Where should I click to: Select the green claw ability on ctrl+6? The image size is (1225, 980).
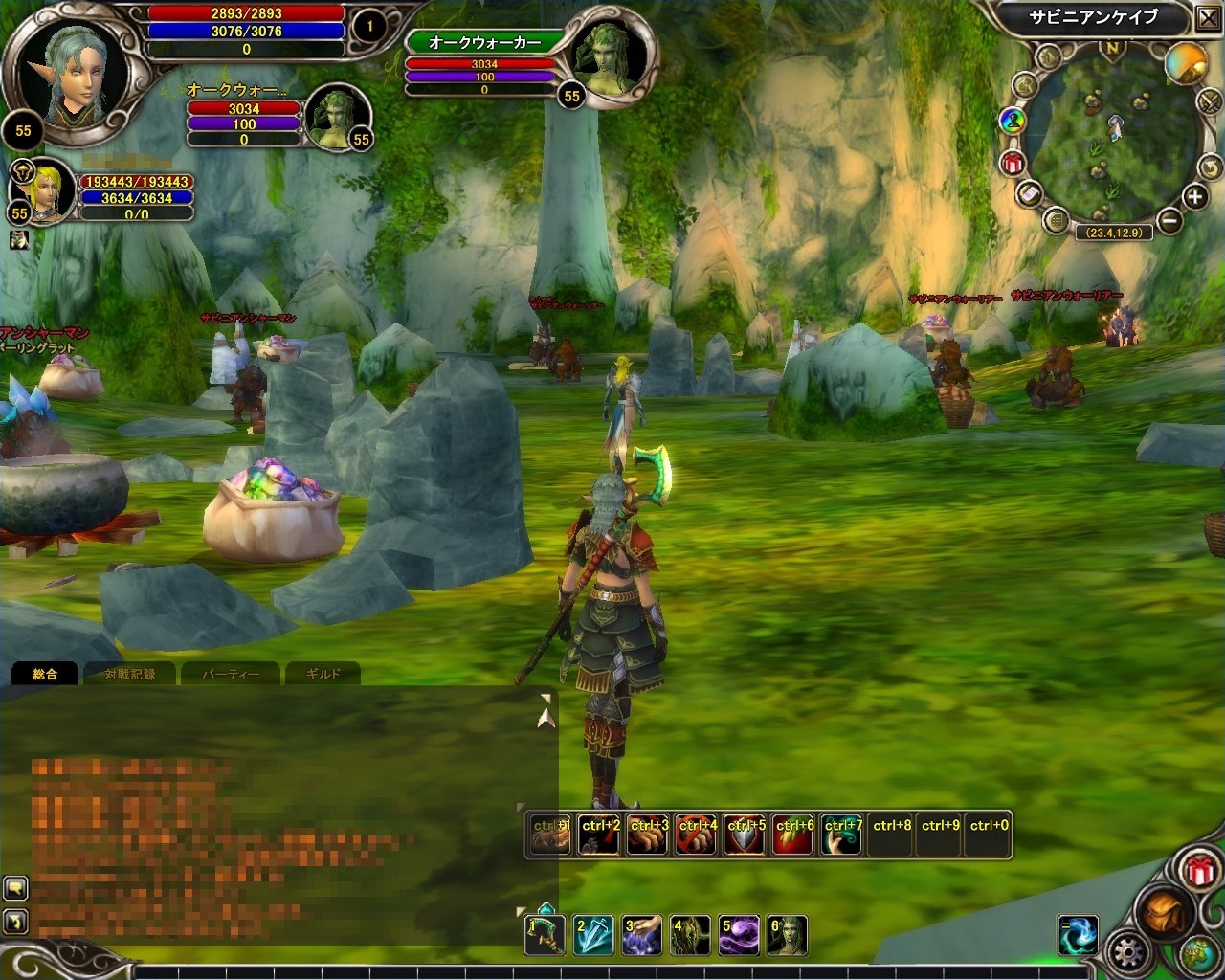click(x=793, y=835)
